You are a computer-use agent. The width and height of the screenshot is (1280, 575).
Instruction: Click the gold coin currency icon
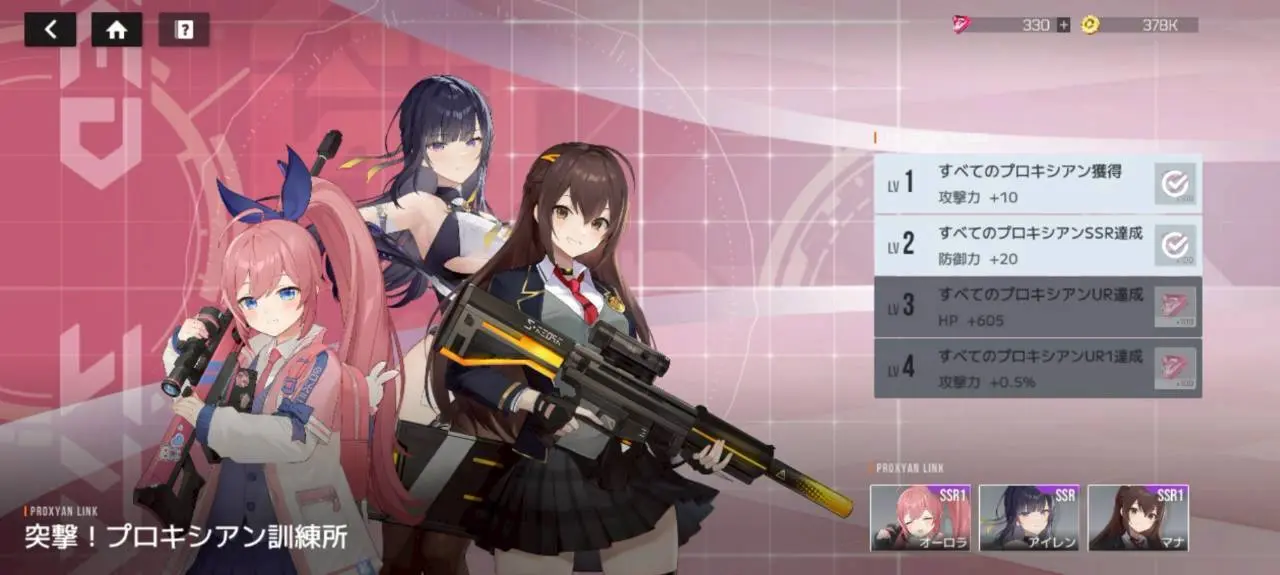coord(1089,25)
